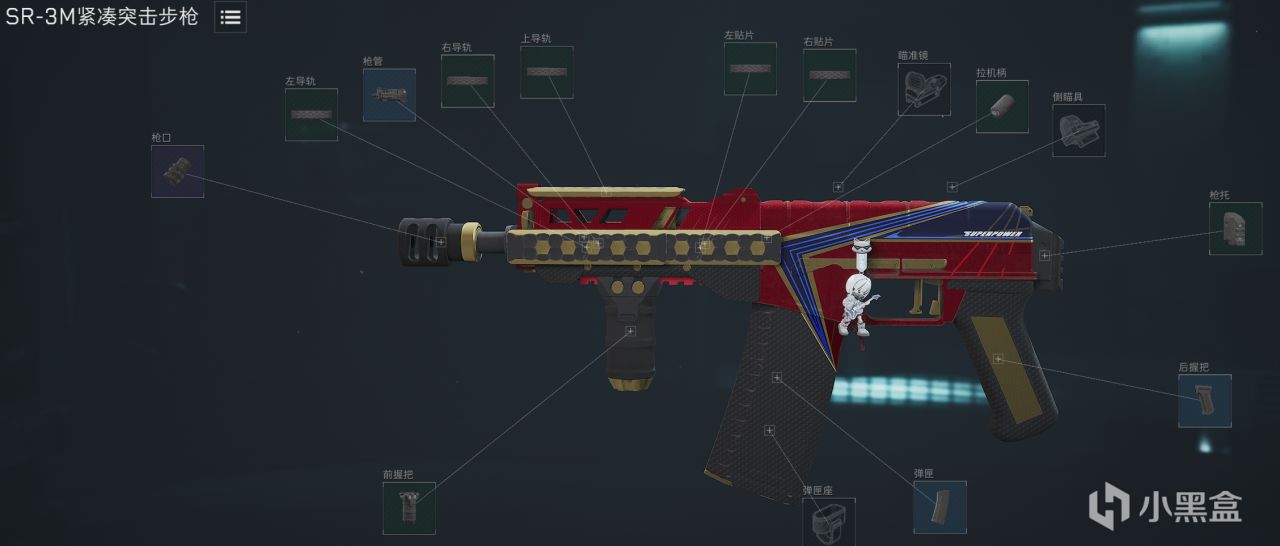Select the 上导轨 top rail slot
The height and width of the screenshot is (546, 1280).
pos(546,72)
